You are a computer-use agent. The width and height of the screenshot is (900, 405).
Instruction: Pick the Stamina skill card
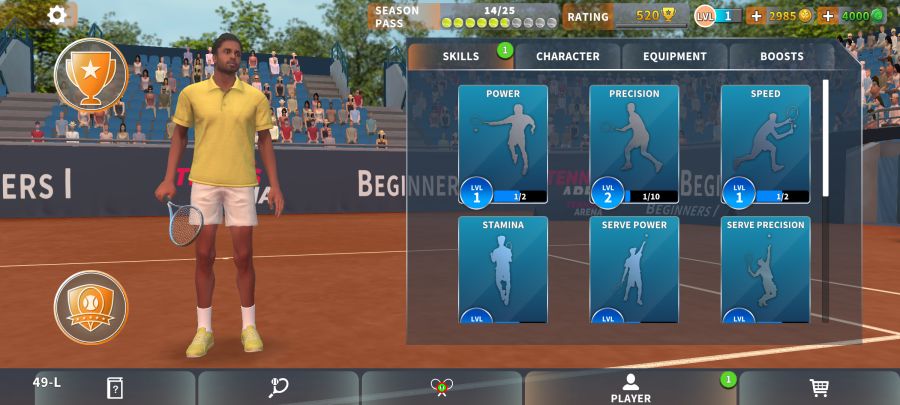(x=503, y=270)
